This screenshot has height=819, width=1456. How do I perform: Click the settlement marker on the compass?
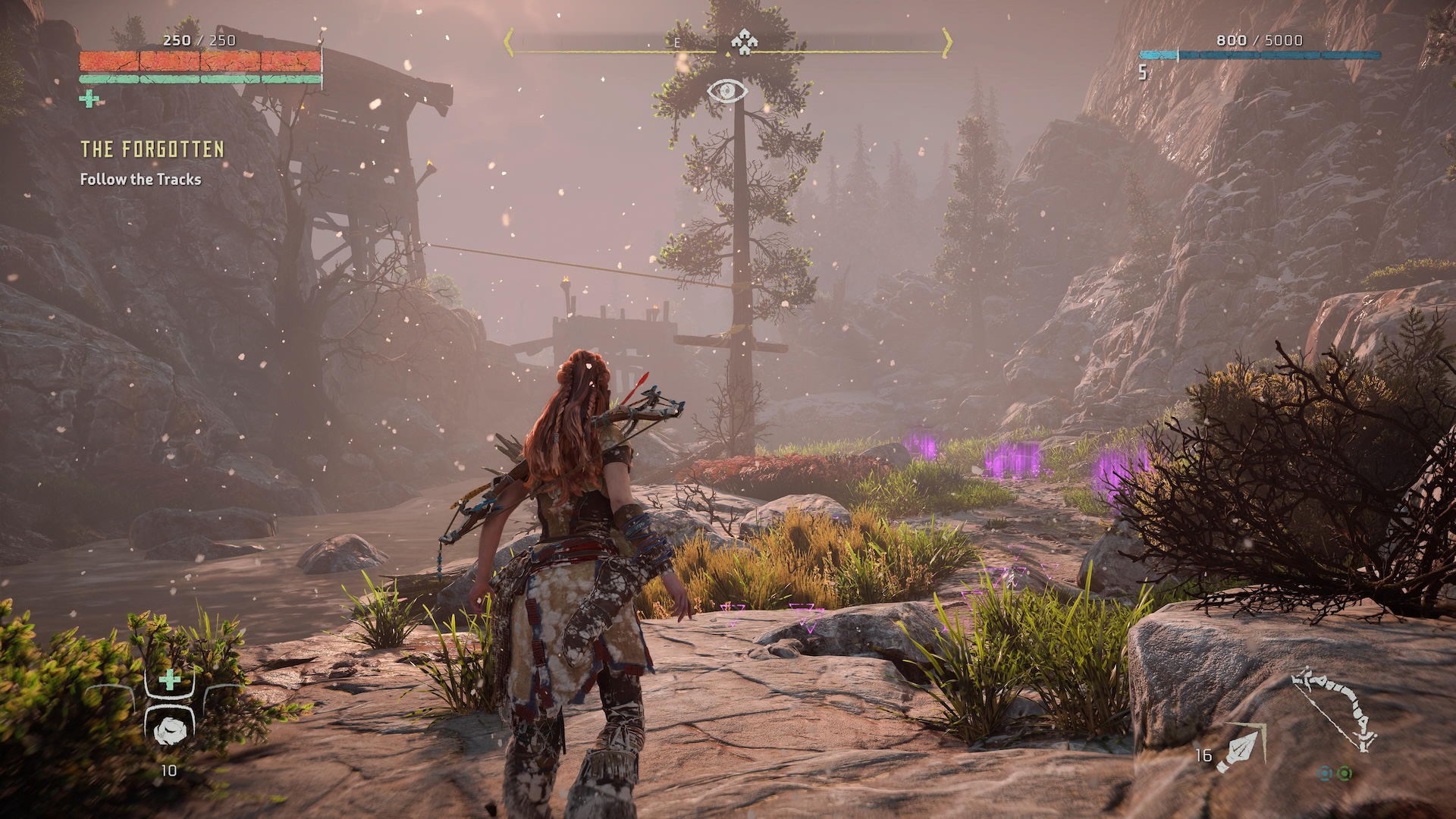click(744, 42)
